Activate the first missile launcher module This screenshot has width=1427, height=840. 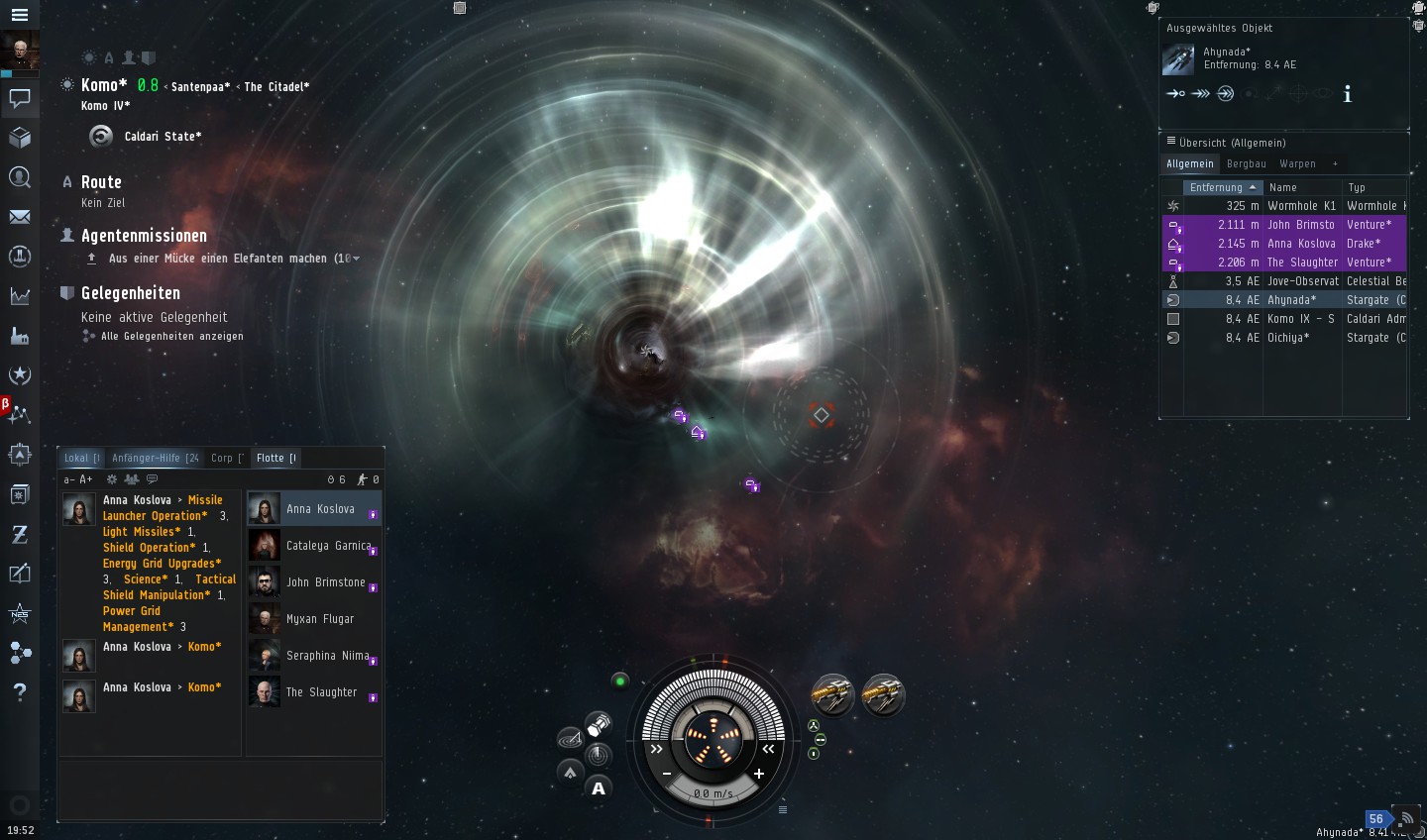(x=832, y=695)
